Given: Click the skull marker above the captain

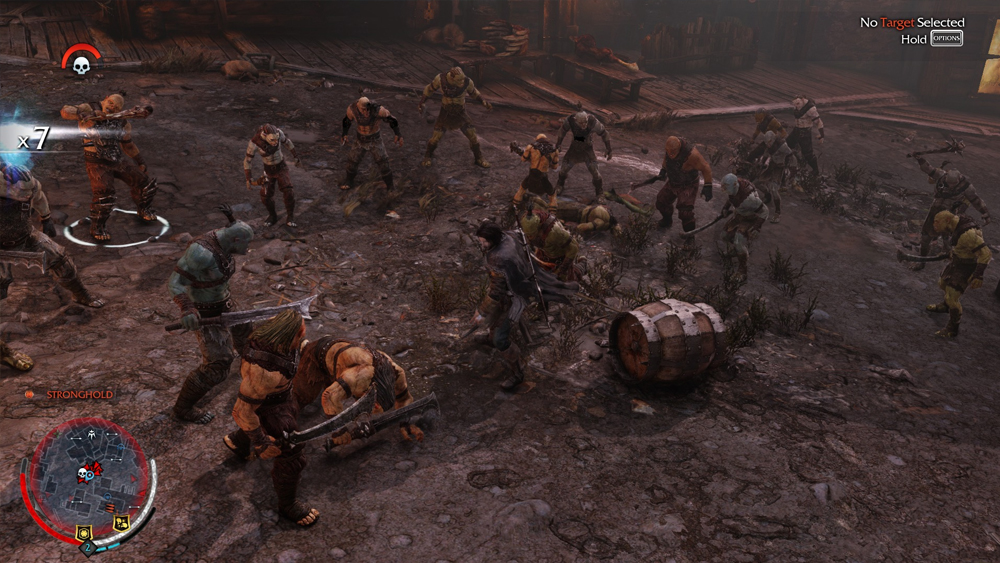Looking at the screenshot, I should click(81, 65).
